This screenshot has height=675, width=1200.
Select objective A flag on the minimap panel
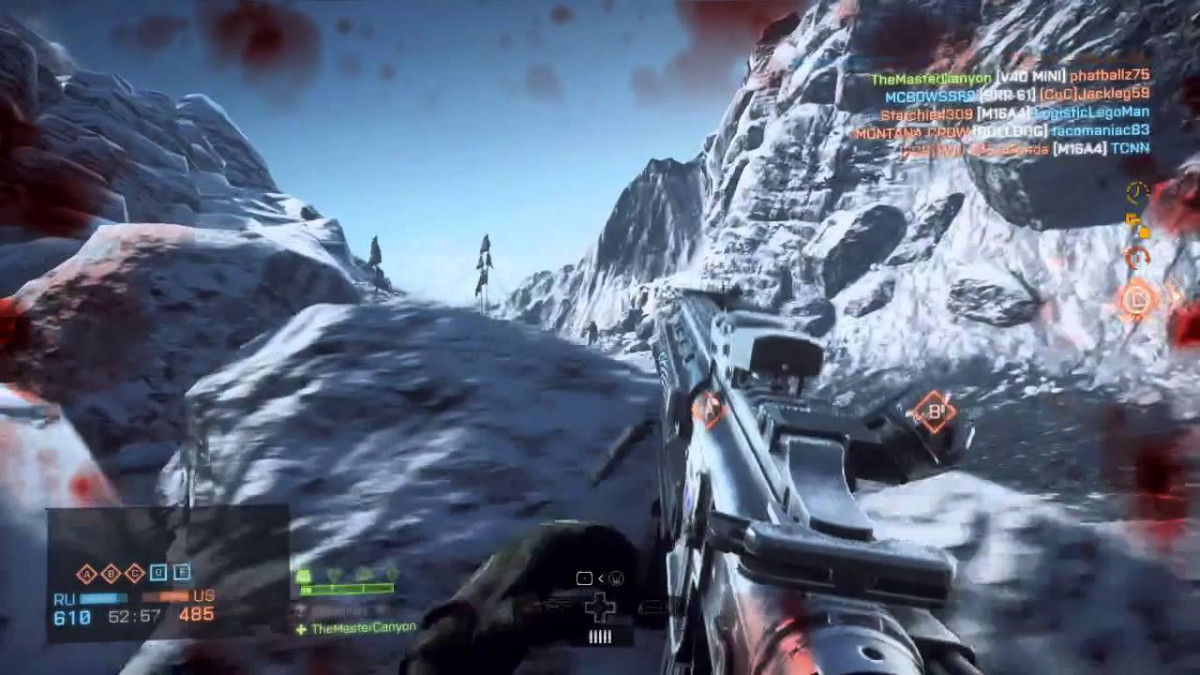86,573
